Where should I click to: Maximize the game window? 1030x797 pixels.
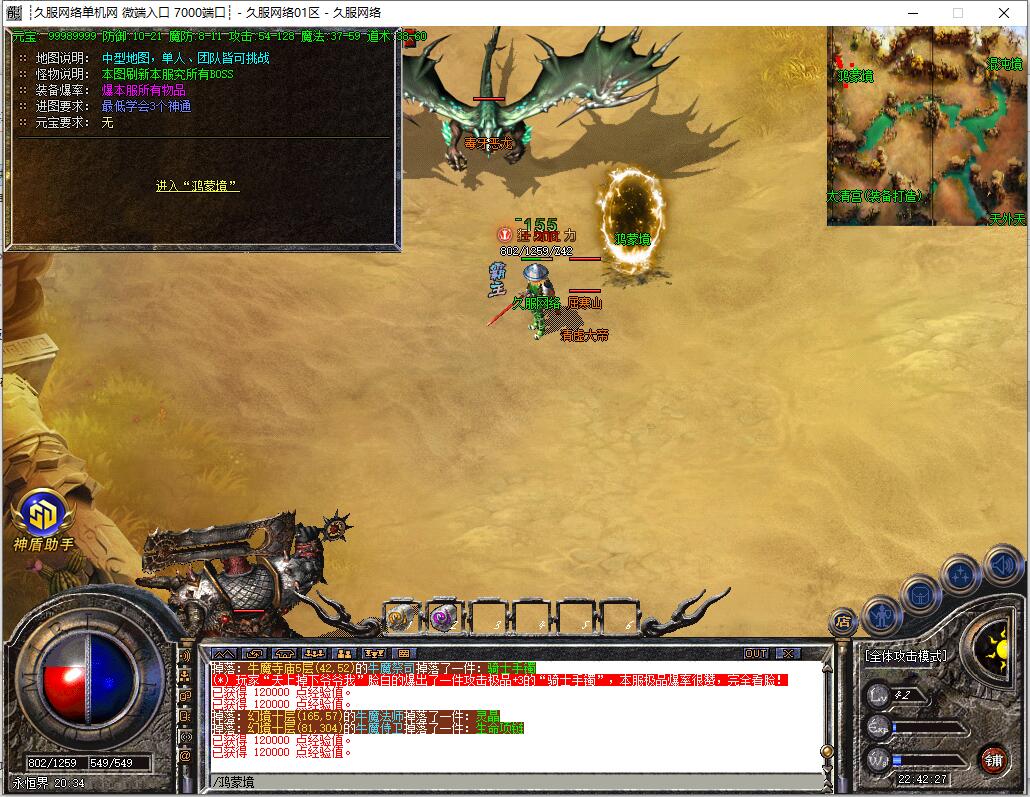pos(957,13)
